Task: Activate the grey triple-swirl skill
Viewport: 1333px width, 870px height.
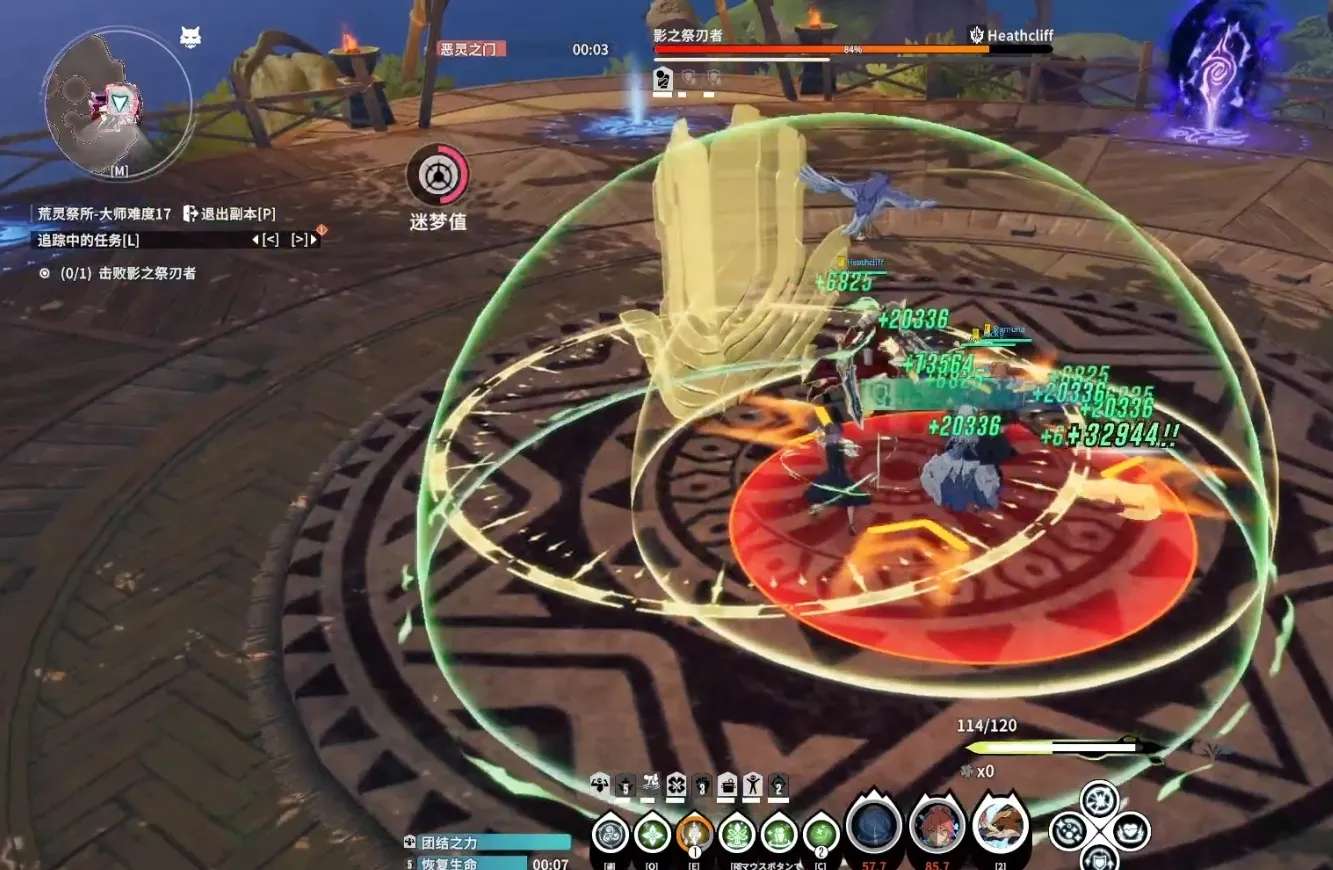Action: click(x=609, y=832)
